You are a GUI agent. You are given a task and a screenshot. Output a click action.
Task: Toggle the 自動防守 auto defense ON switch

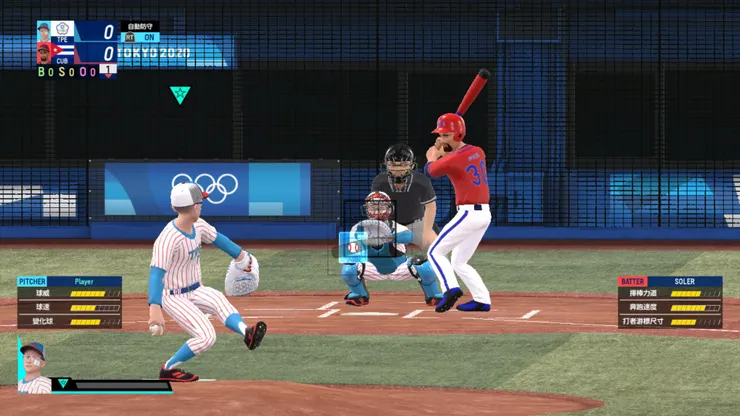[141, 37]
